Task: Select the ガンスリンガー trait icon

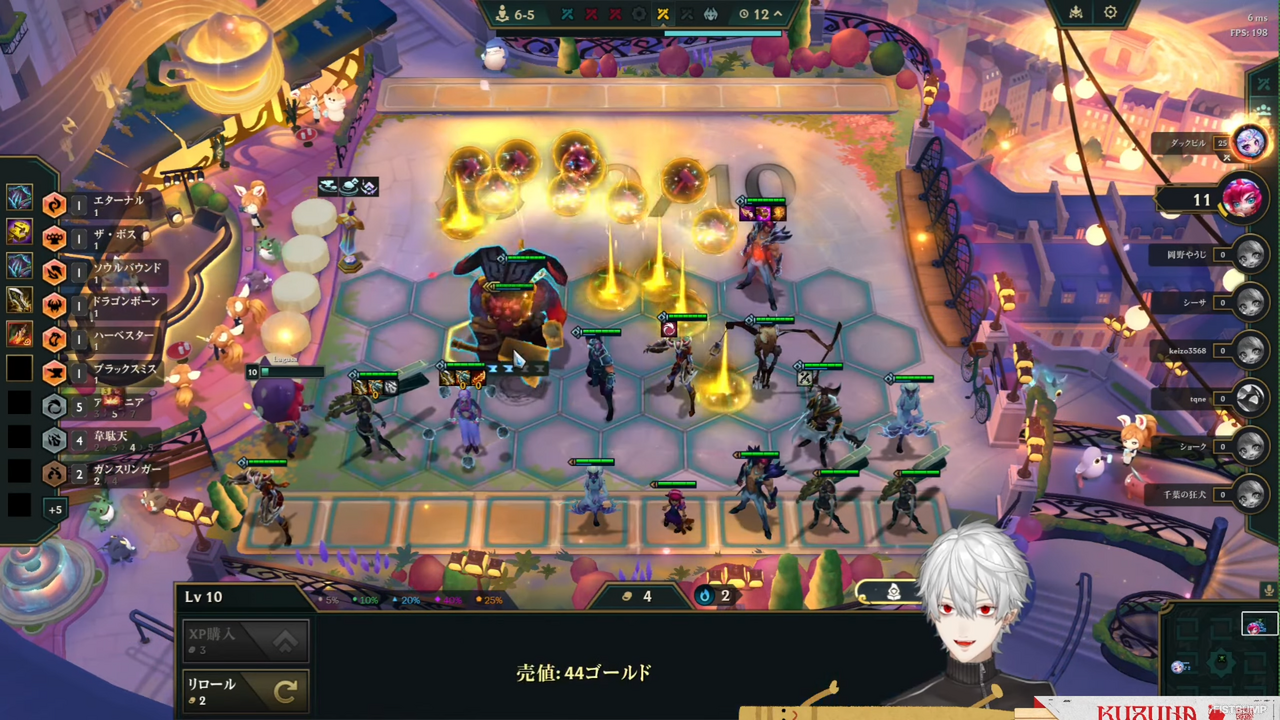Action: [x=54, y=474]
